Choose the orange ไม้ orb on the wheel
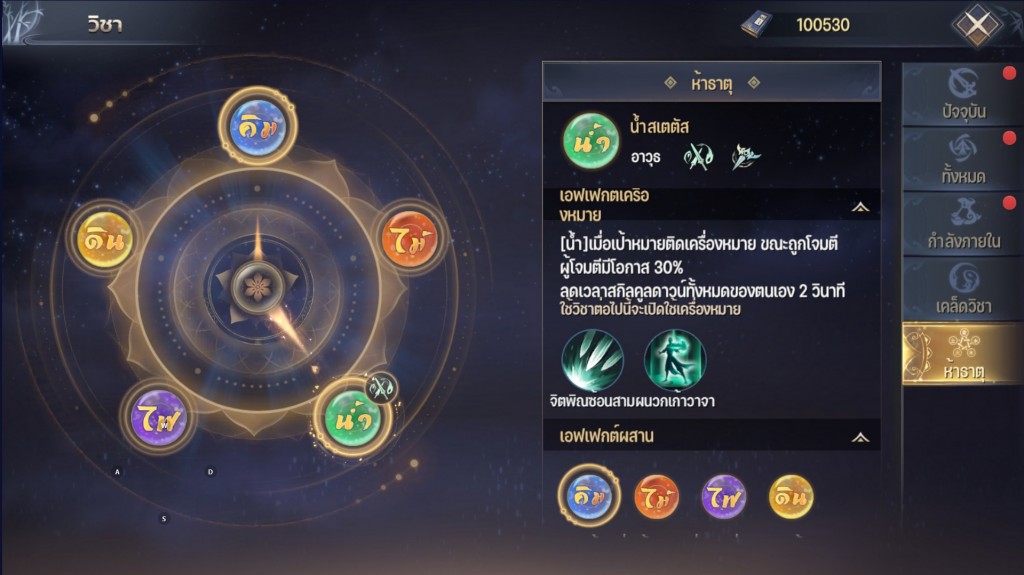 [410, 240]
